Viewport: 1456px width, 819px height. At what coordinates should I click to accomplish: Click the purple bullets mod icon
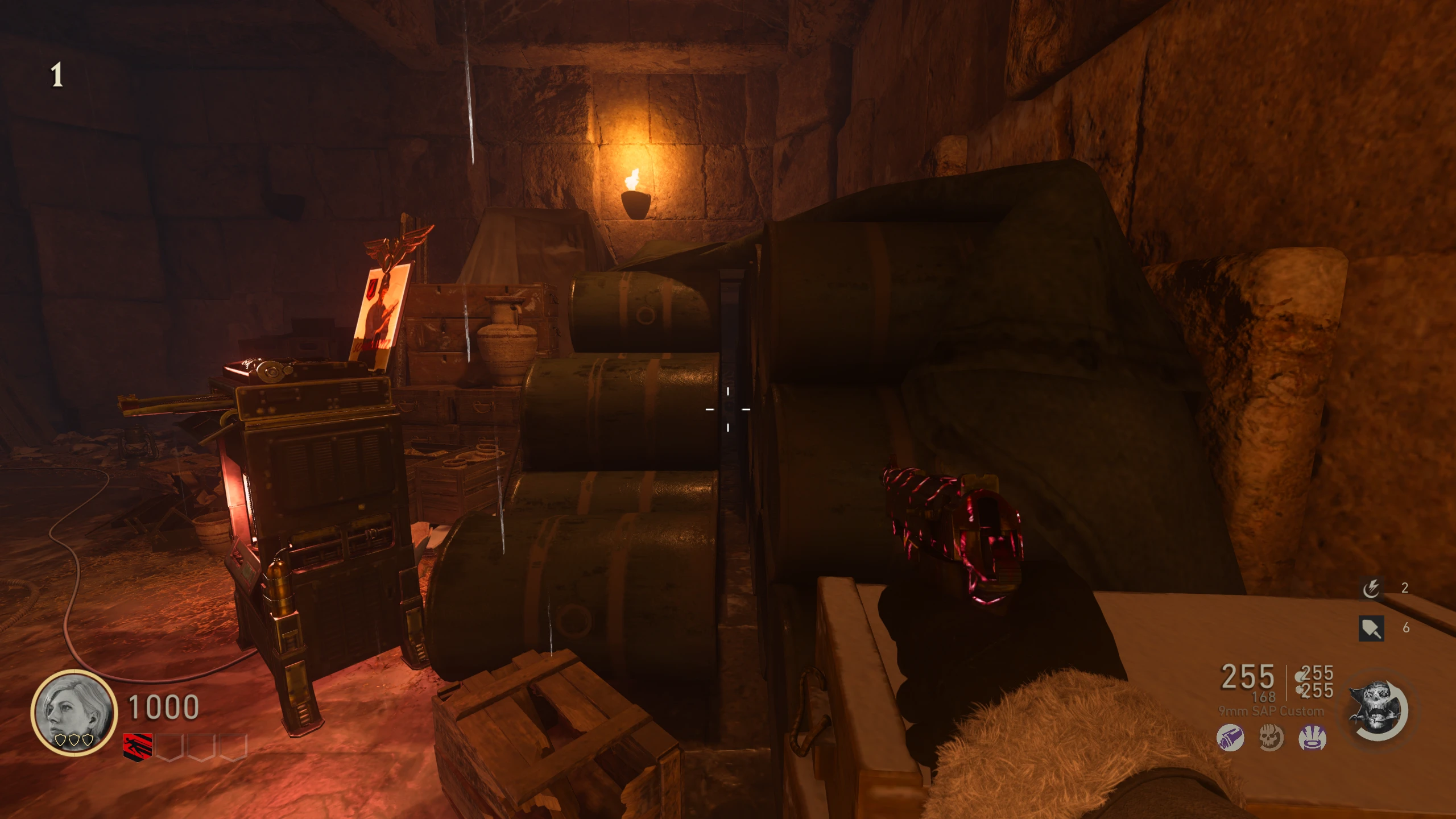click(1230, 738)
